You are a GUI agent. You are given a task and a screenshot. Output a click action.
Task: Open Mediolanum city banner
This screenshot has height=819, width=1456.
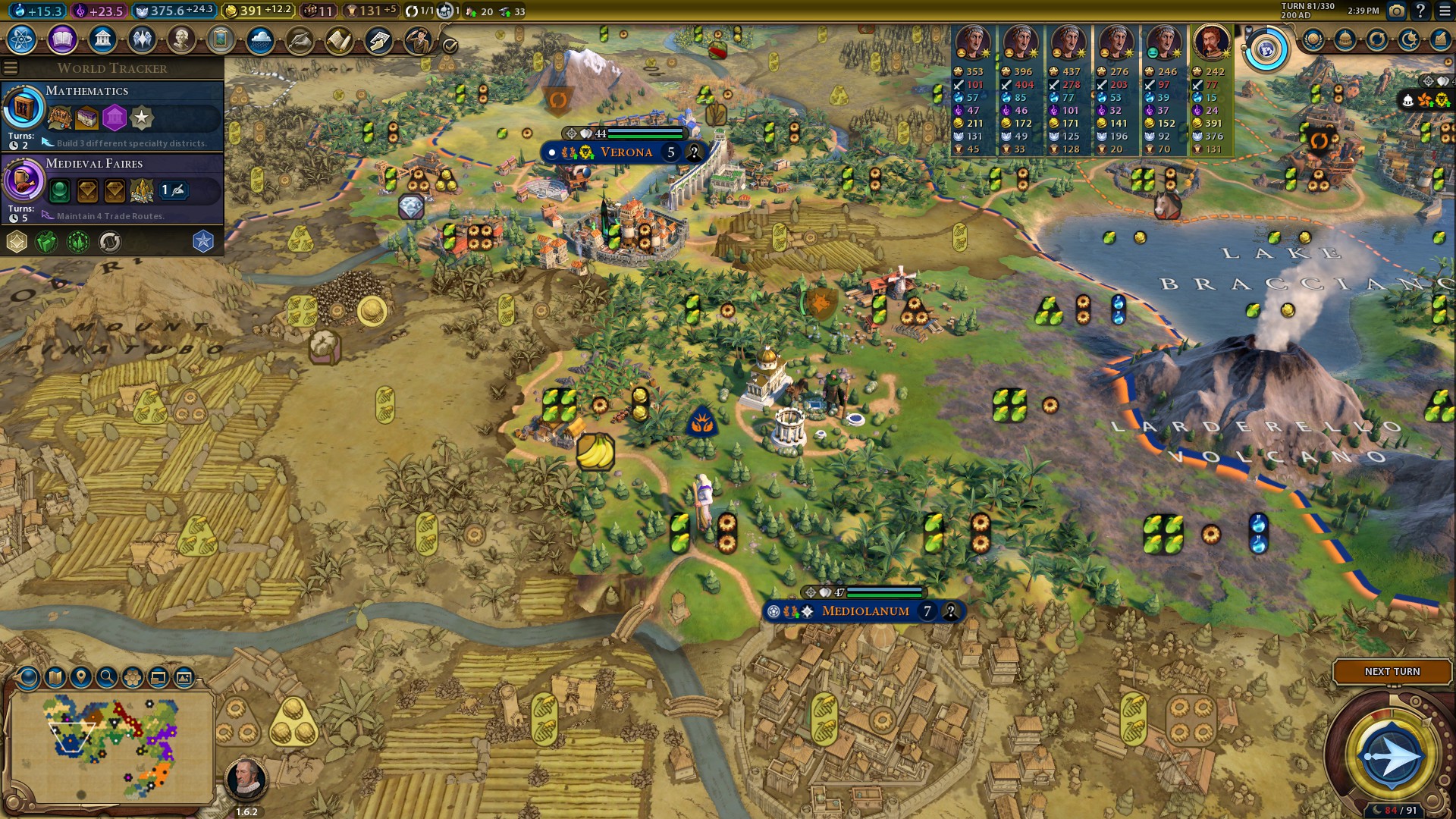point(864,611)
